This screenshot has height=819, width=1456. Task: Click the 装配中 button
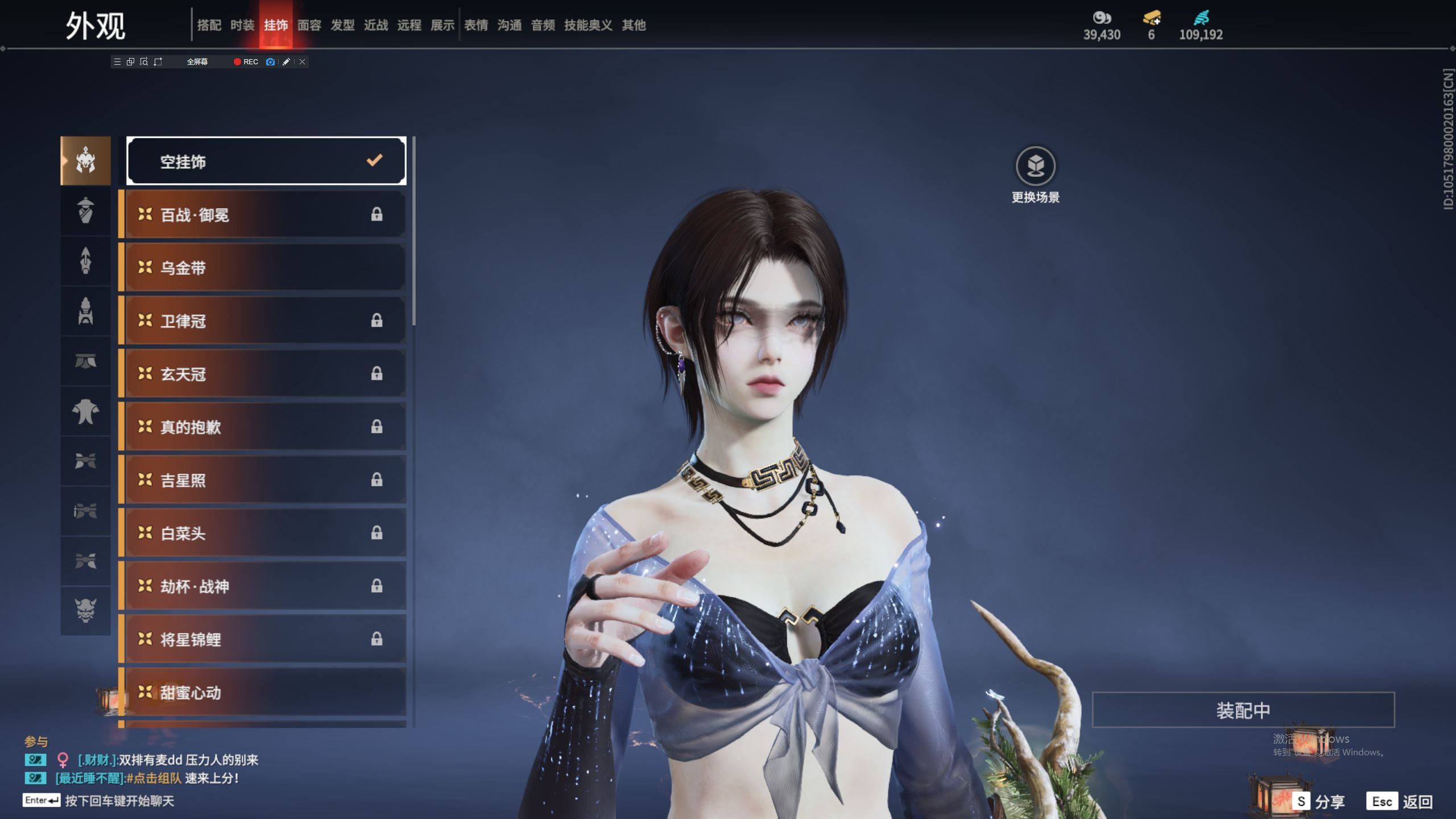[x=1243, y=710]
